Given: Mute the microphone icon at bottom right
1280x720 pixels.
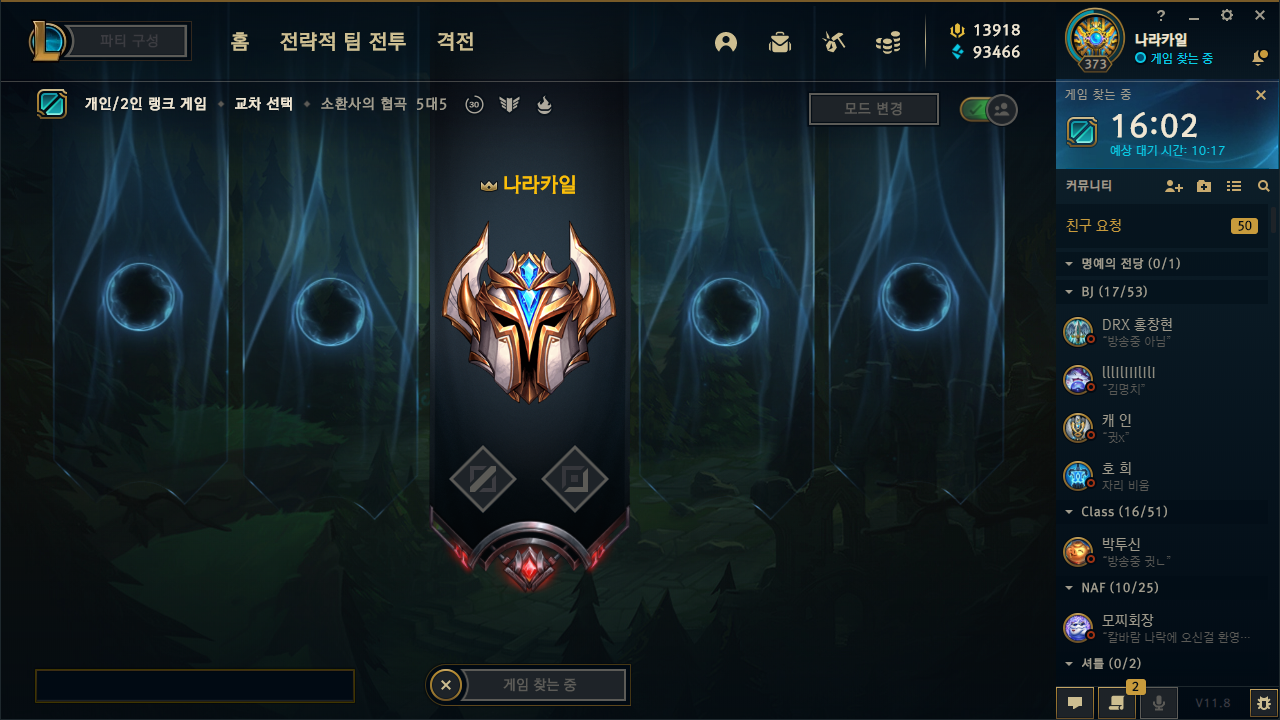Looking at the screenshot, I should (x=1159, y=702).
